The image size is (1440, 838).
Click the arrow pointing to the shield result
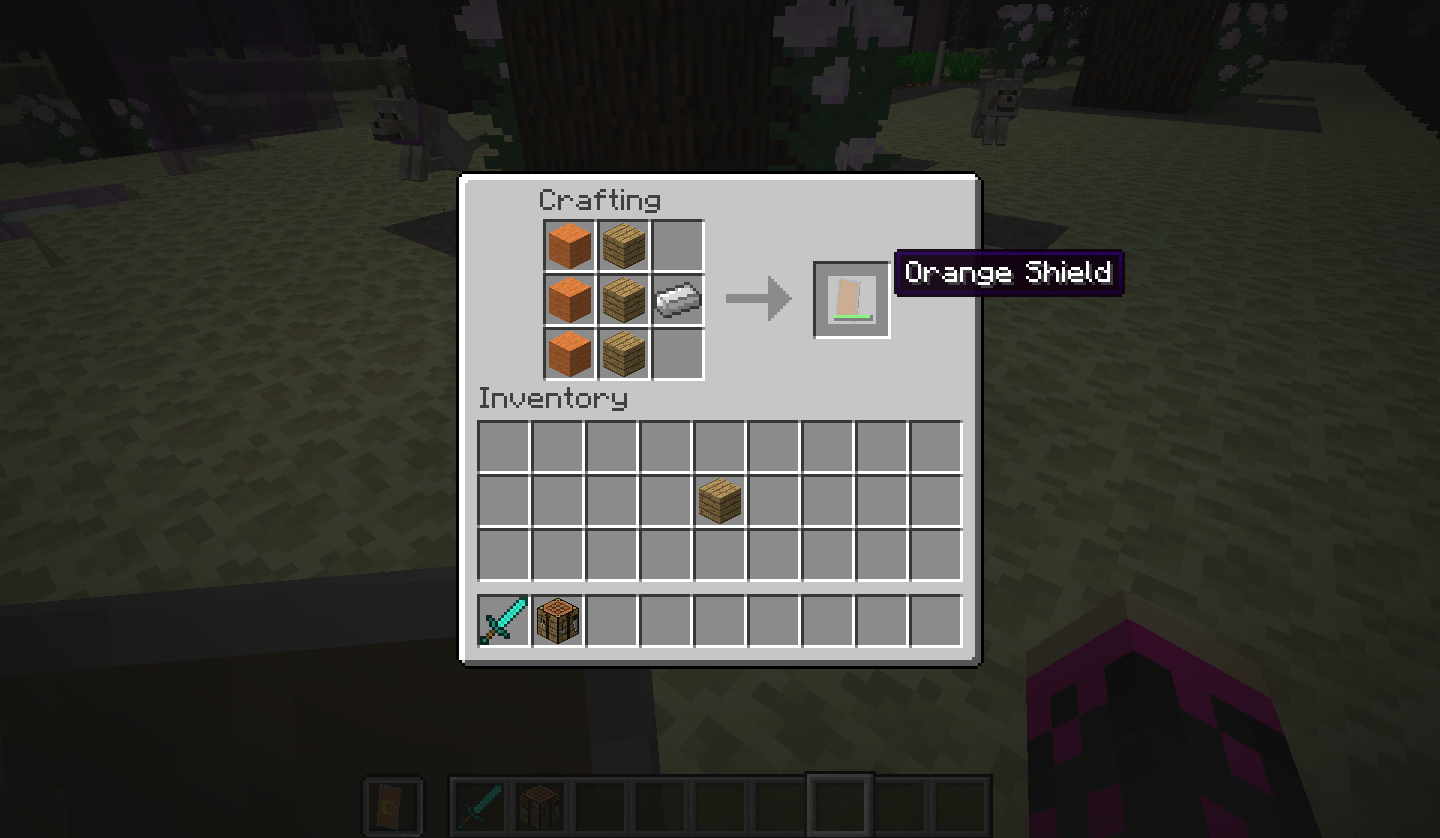758,297
